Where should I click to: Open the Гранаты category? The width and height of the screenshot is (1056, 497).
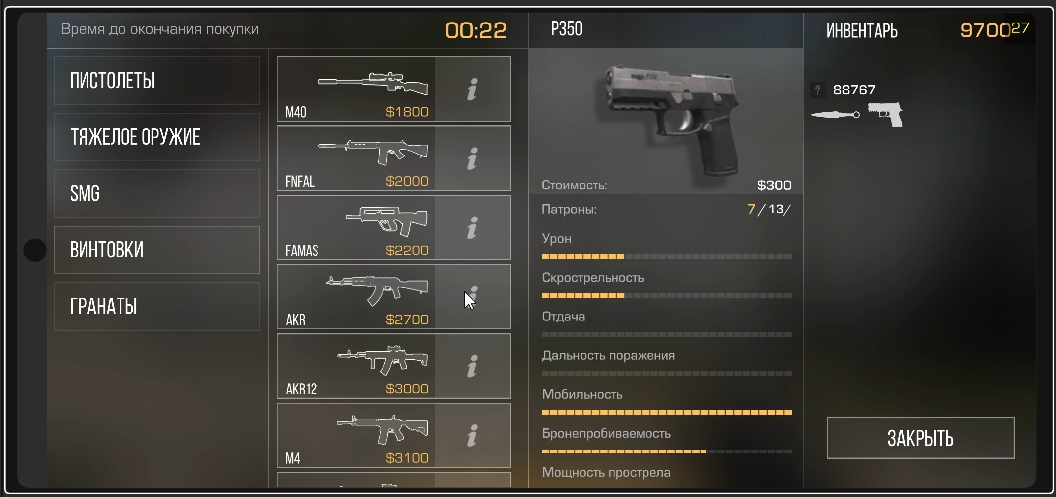tap(157, 306)
